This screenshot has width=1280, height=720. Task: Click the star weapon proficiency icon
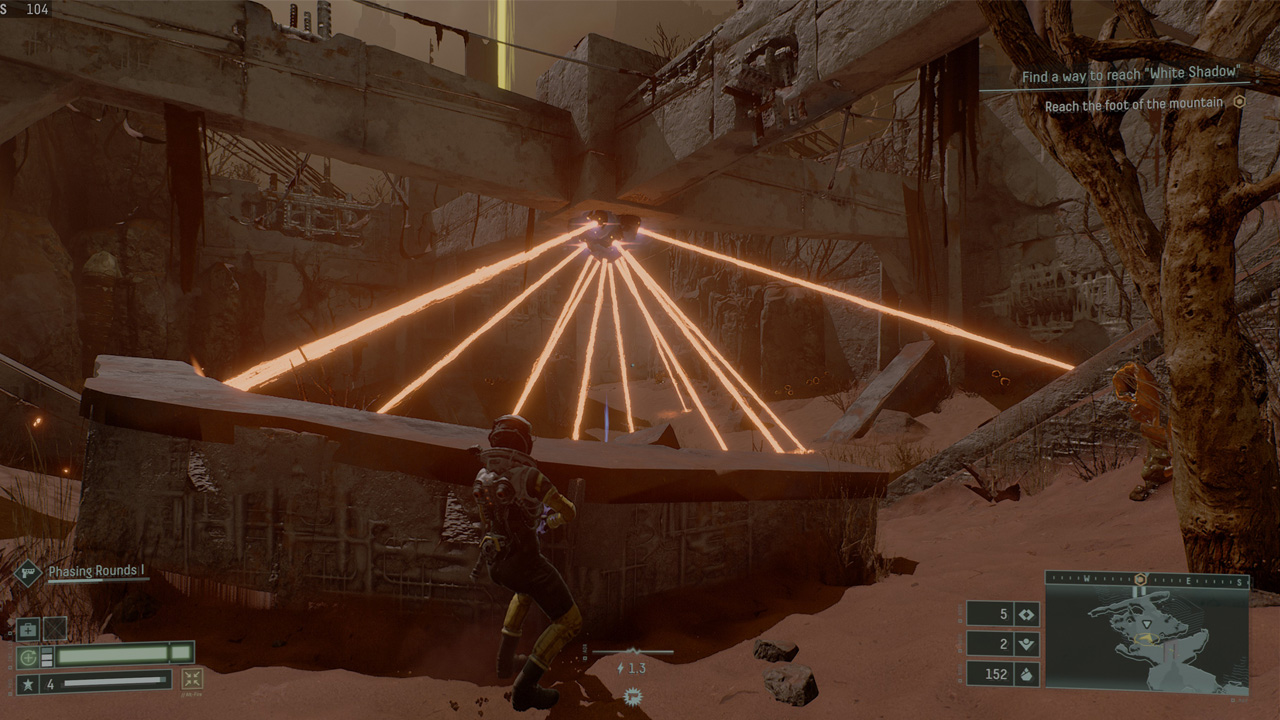28,683
